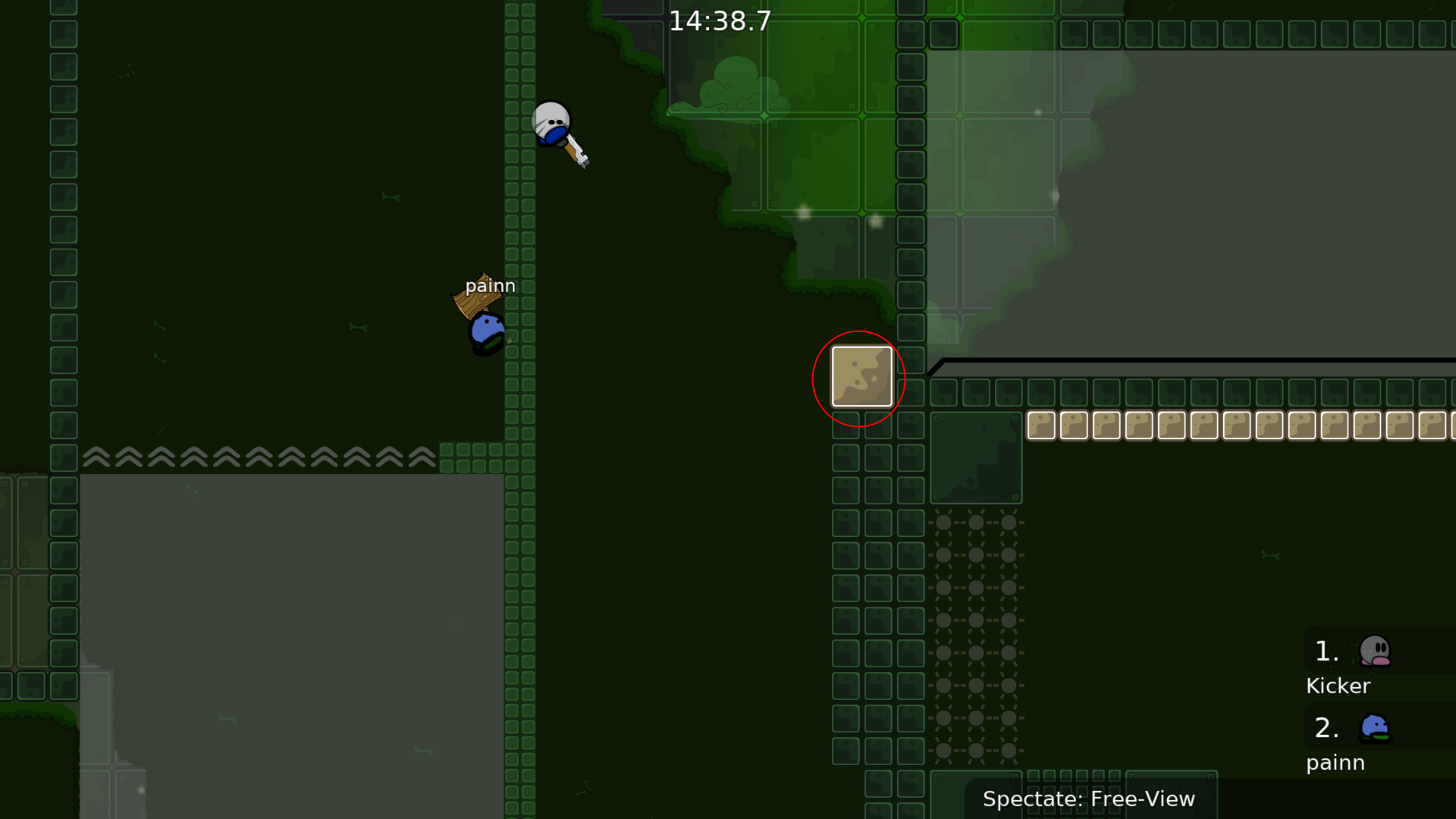Open the Spectate: Free-View selector
This screenshot has width=1456, height=819.
[1090, 799]
